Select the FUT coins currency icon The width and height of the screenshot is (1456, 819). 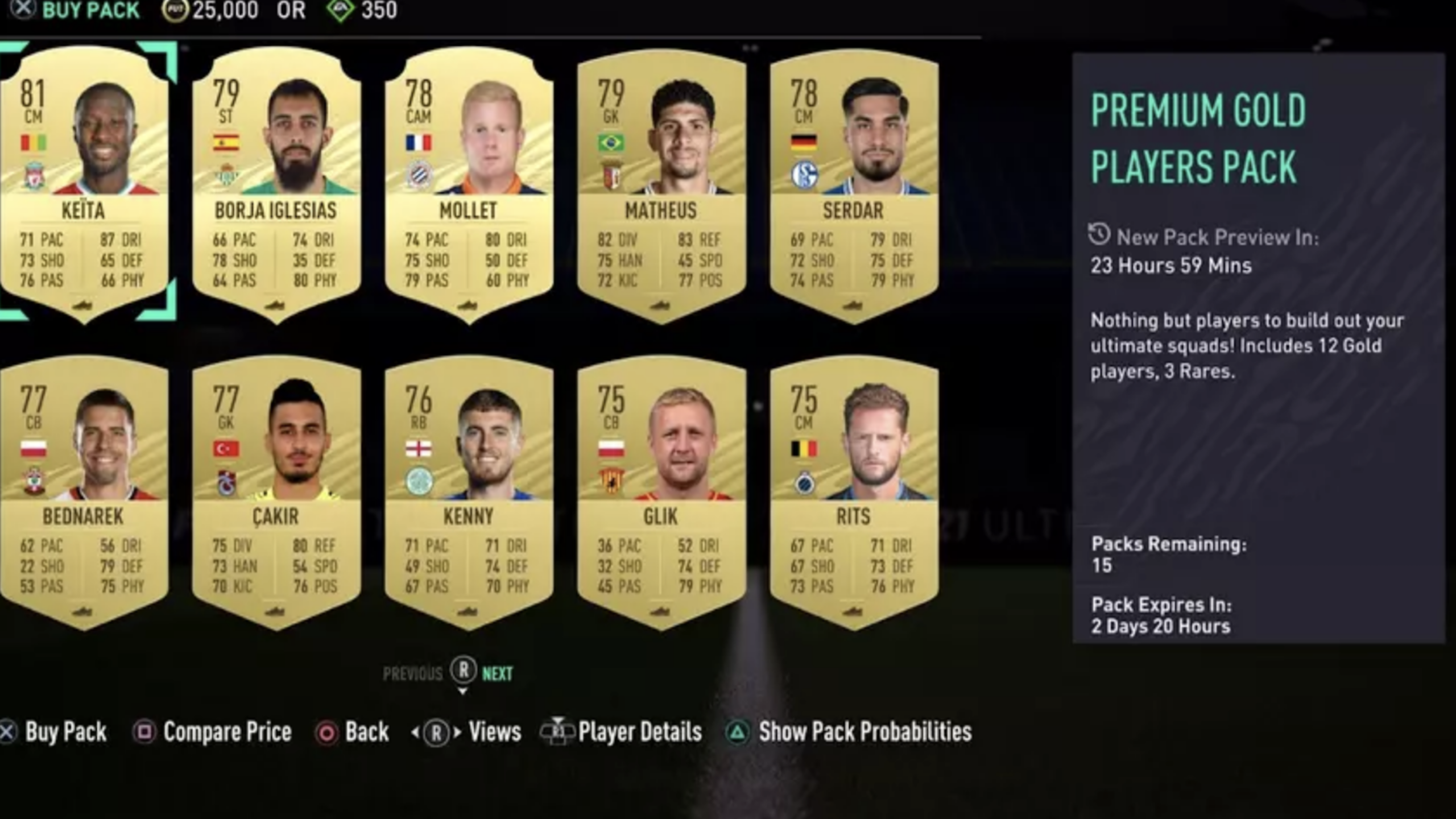coord(176,10)
